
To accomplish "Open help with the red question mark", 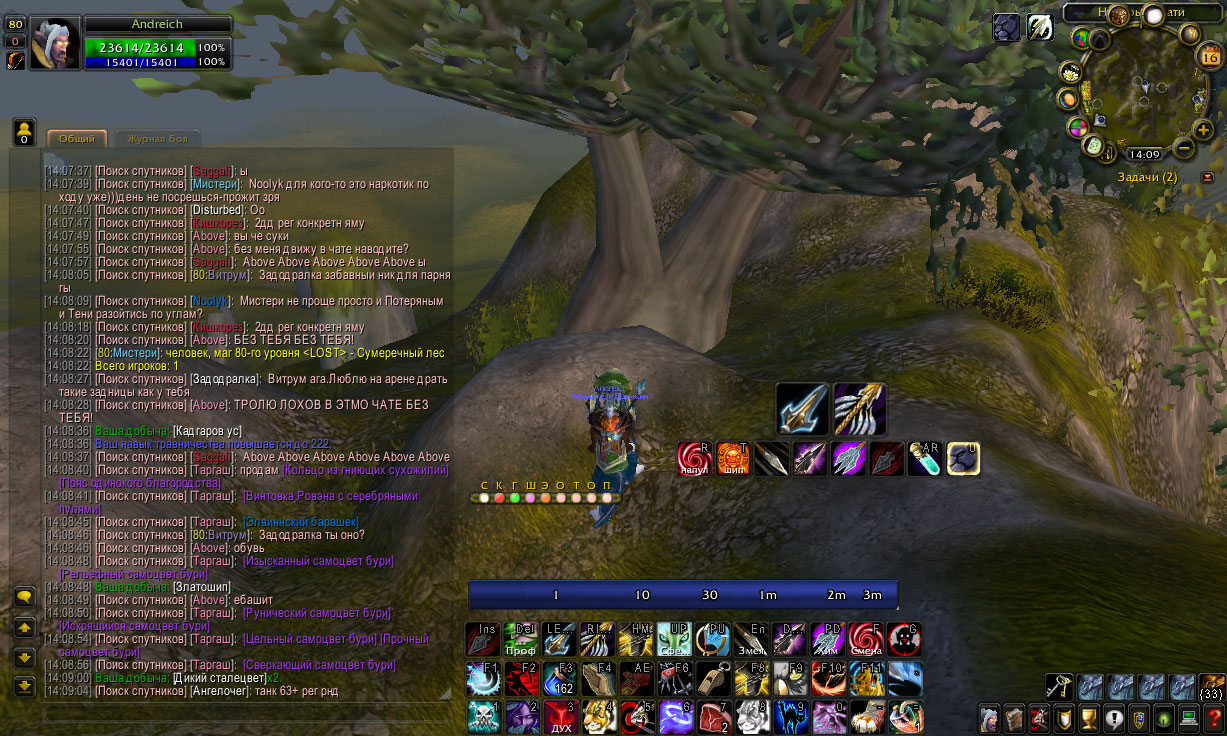I will pyautogui.click(x=1213, y=717).
